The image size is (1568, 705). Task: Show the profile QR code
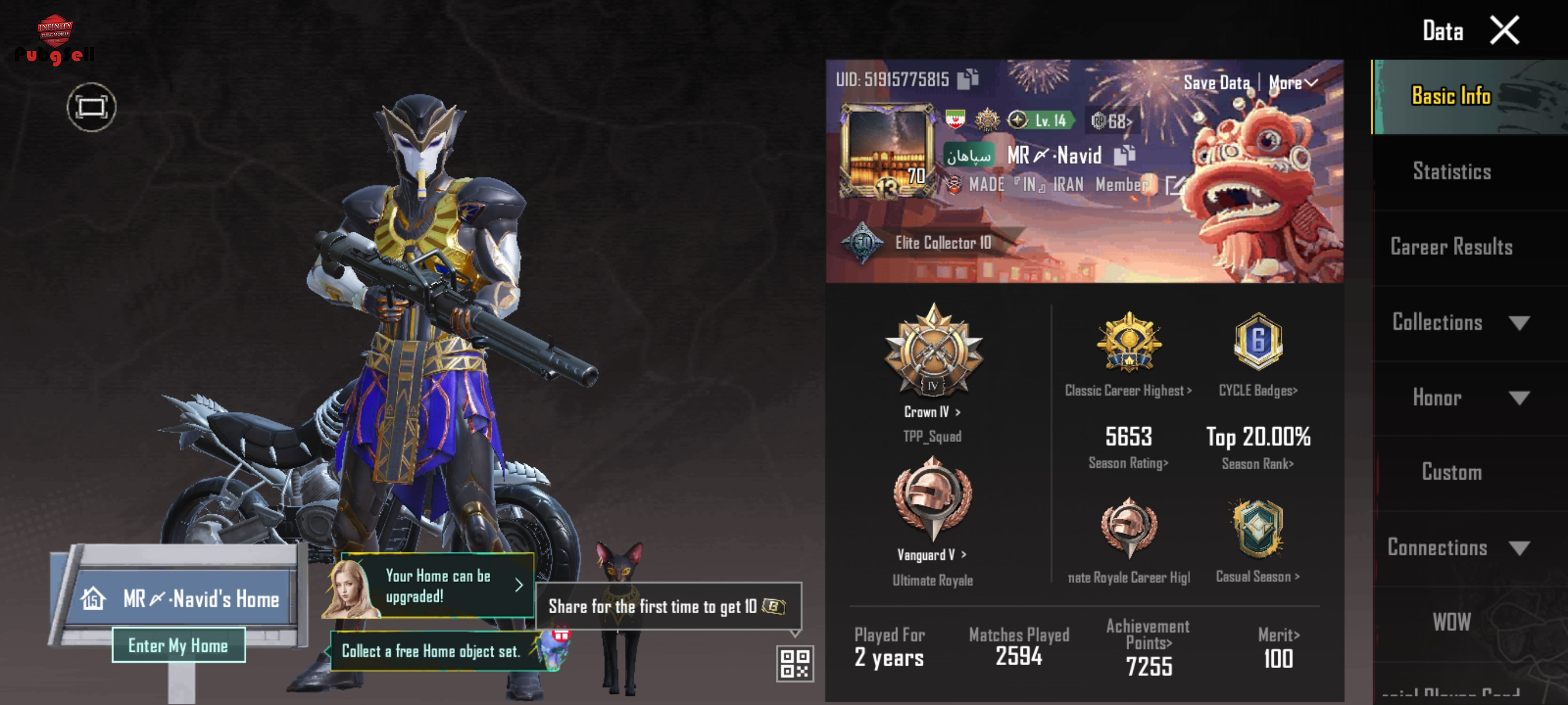pyautogui.click(x=794, y=663)
